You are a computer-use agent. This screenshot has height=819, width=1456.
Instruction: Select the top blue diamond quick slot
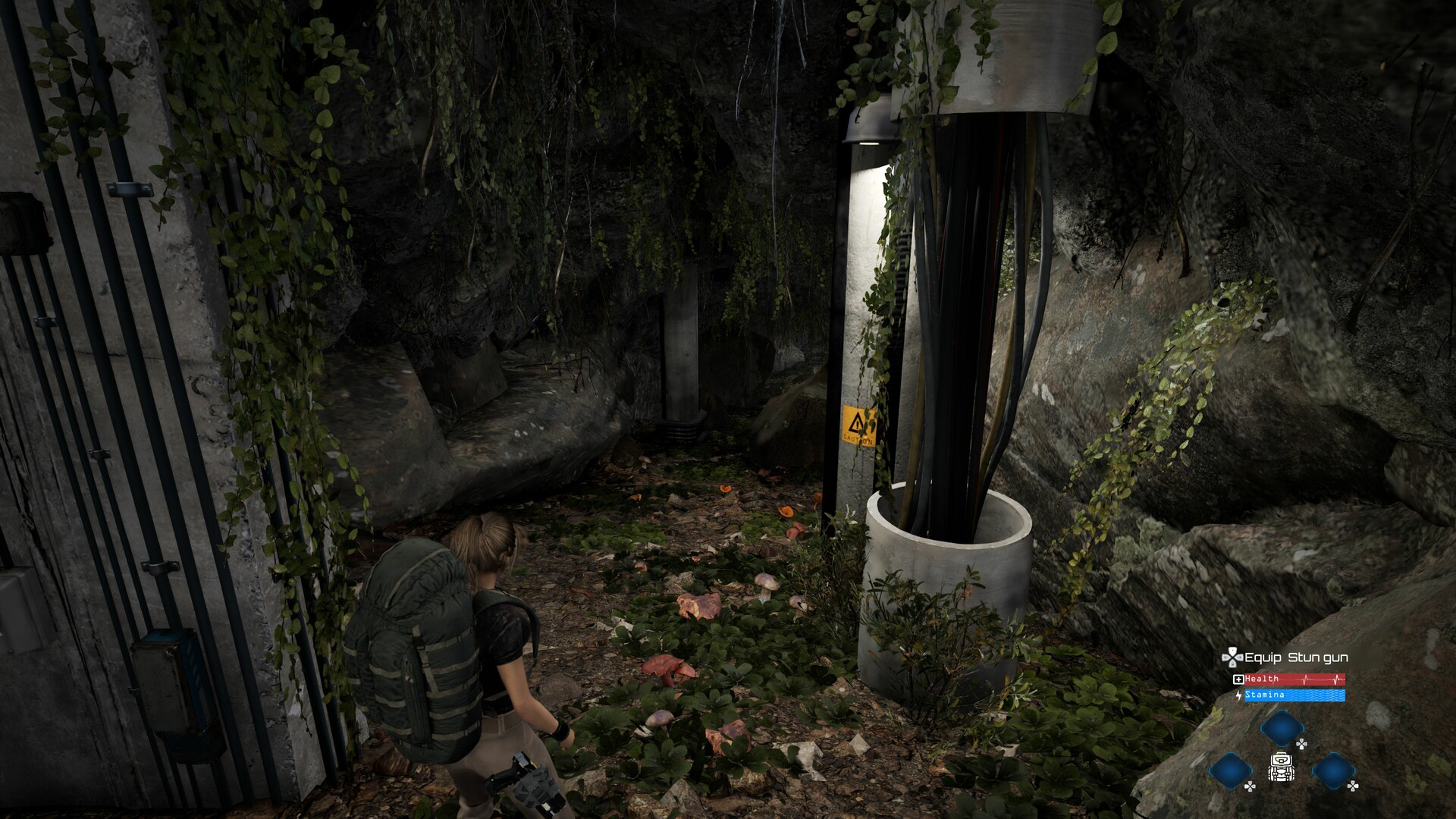point(1282,728)
